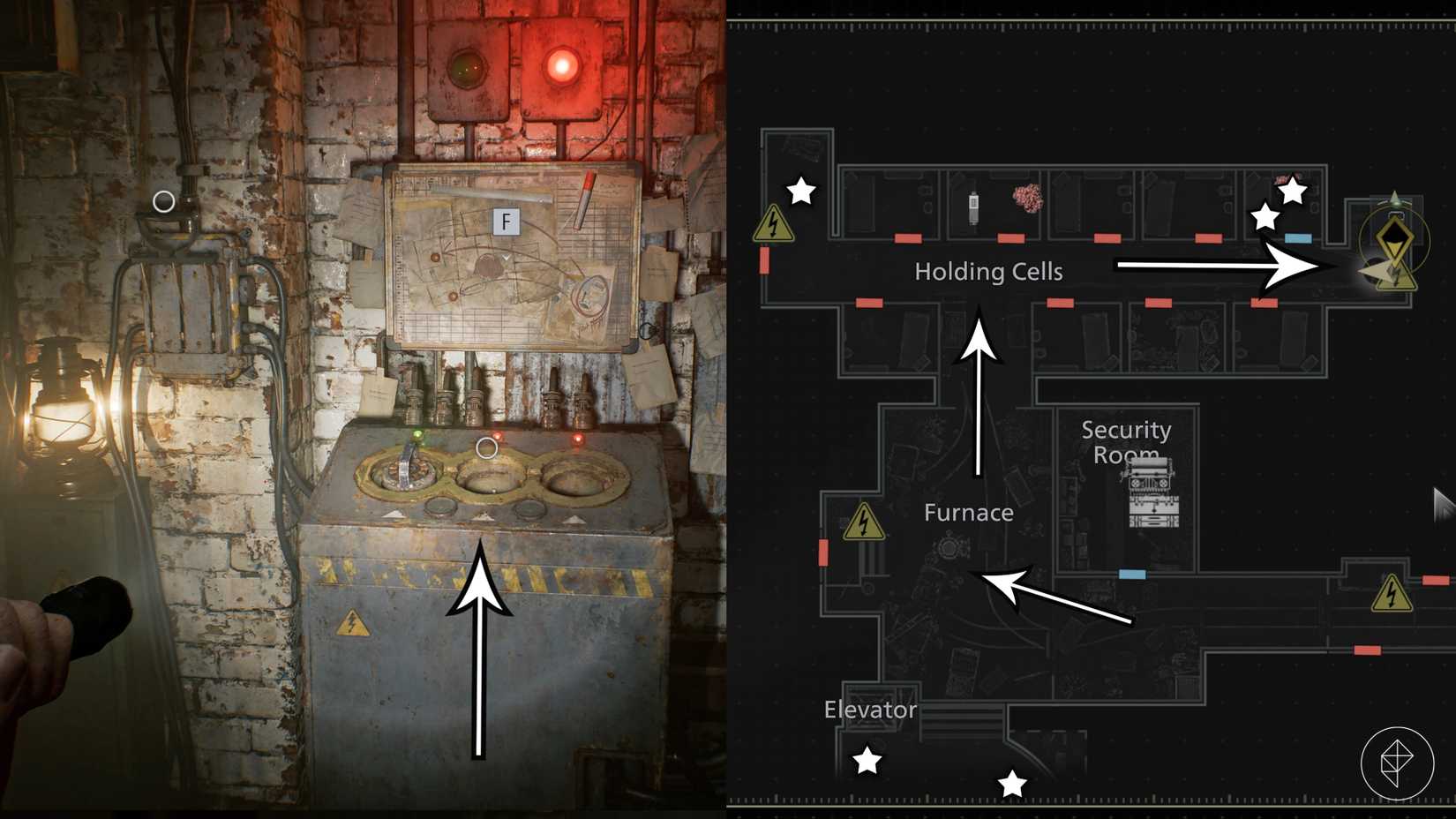Screen dimensions: 1456x819
Task: Click the vertical arrow above the Furnace
Action: 979,388
